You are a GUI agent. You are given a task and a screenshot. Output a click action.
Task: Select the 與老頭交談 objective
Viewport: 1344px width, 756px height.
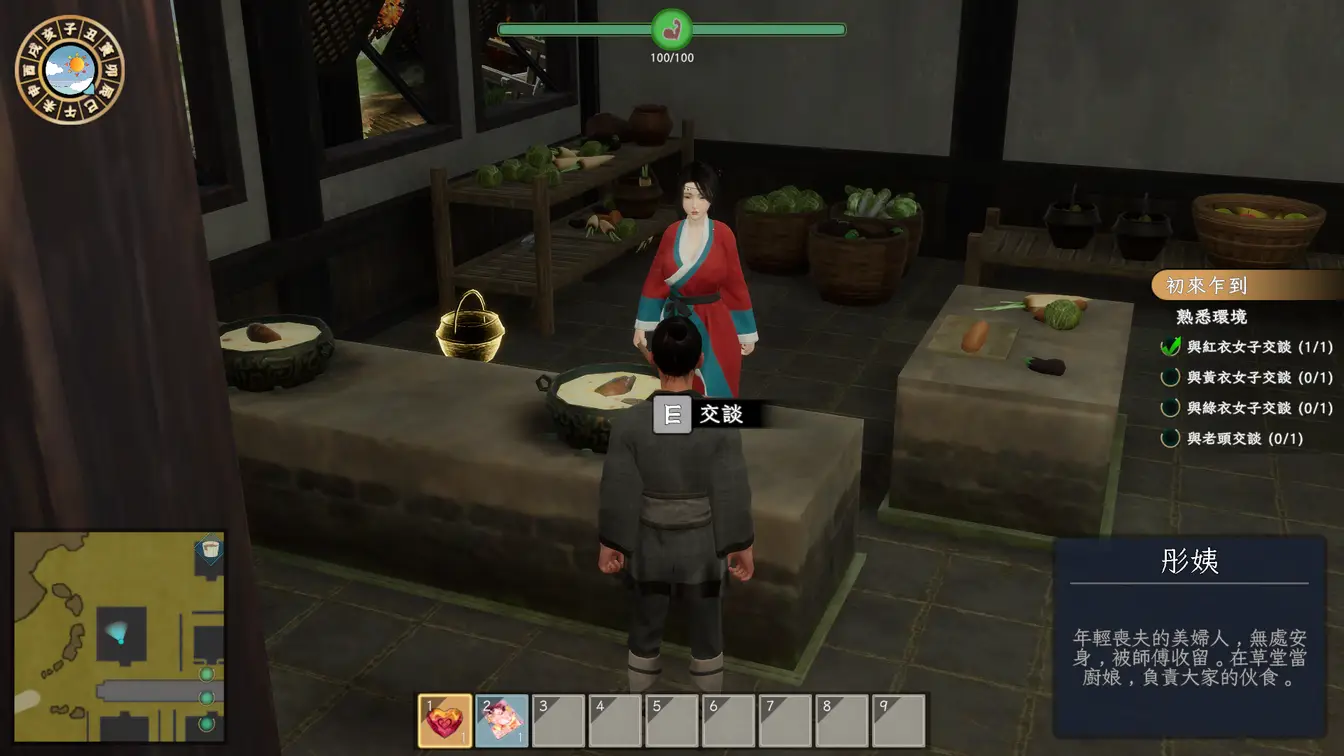[1244, 438]
